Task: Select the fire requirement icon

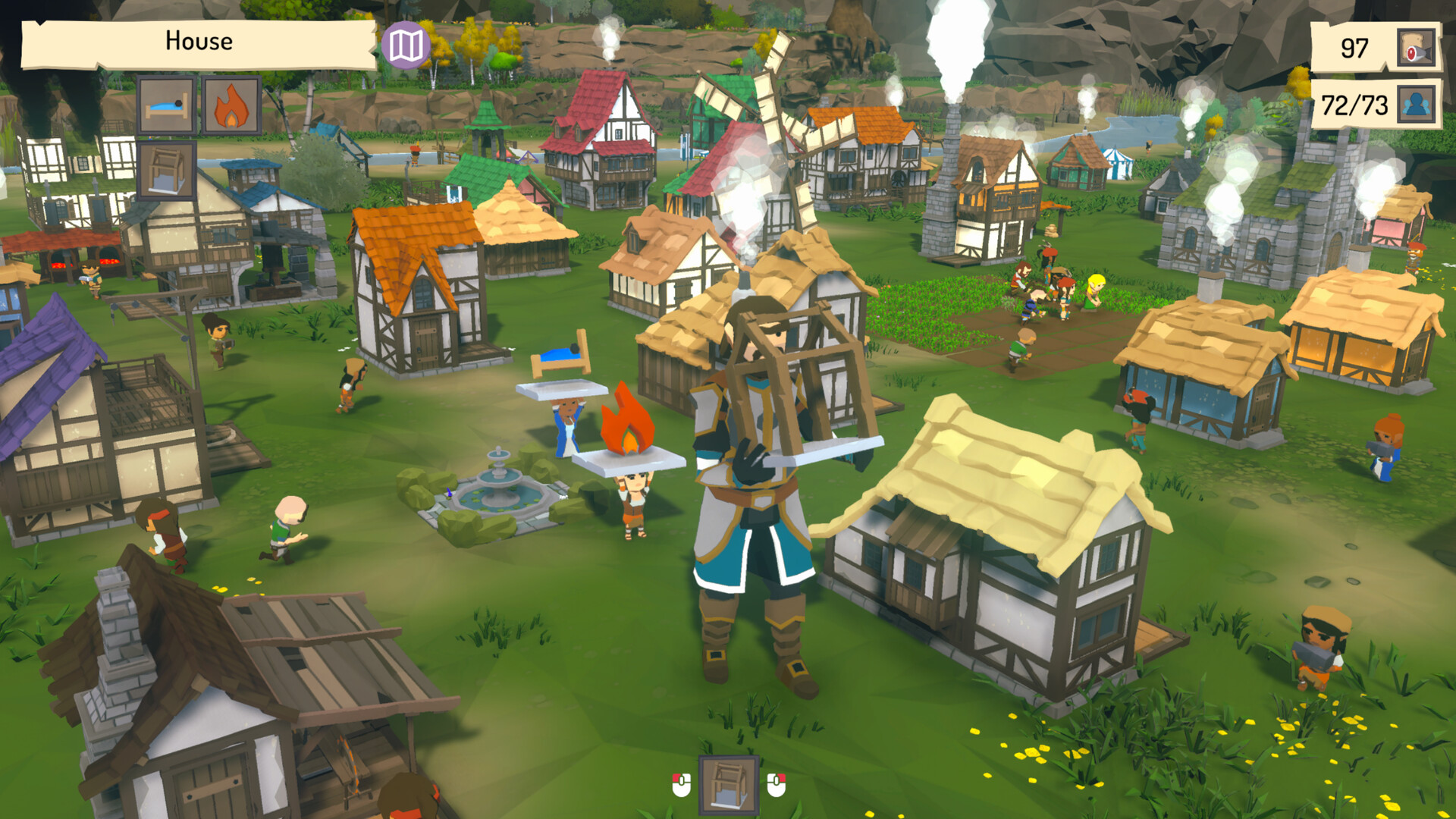Action: coord(231,106)
